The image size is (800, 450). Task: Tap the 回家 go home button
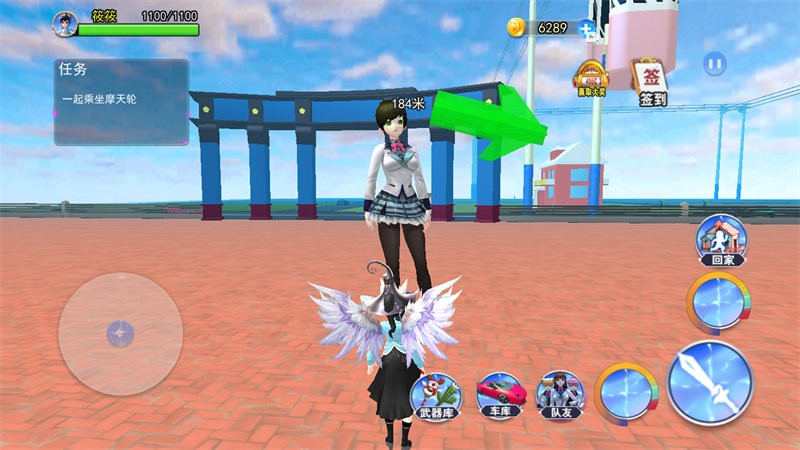tap(722, 240)
